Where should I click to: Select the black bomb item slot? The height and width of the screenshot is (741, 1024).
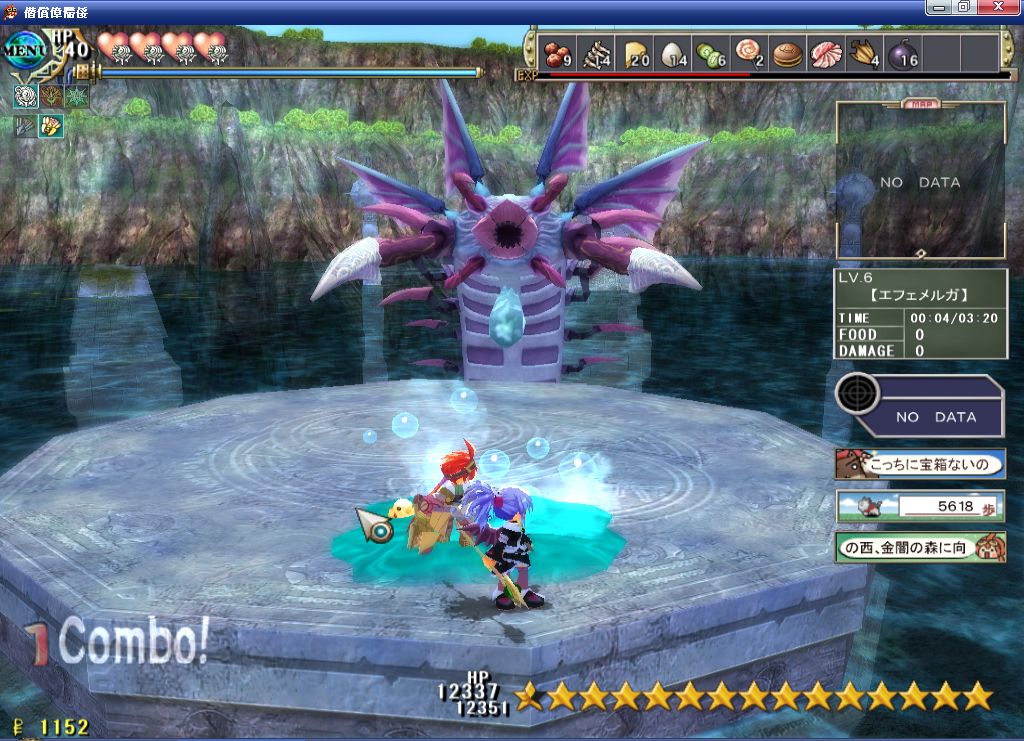point(902,52)
